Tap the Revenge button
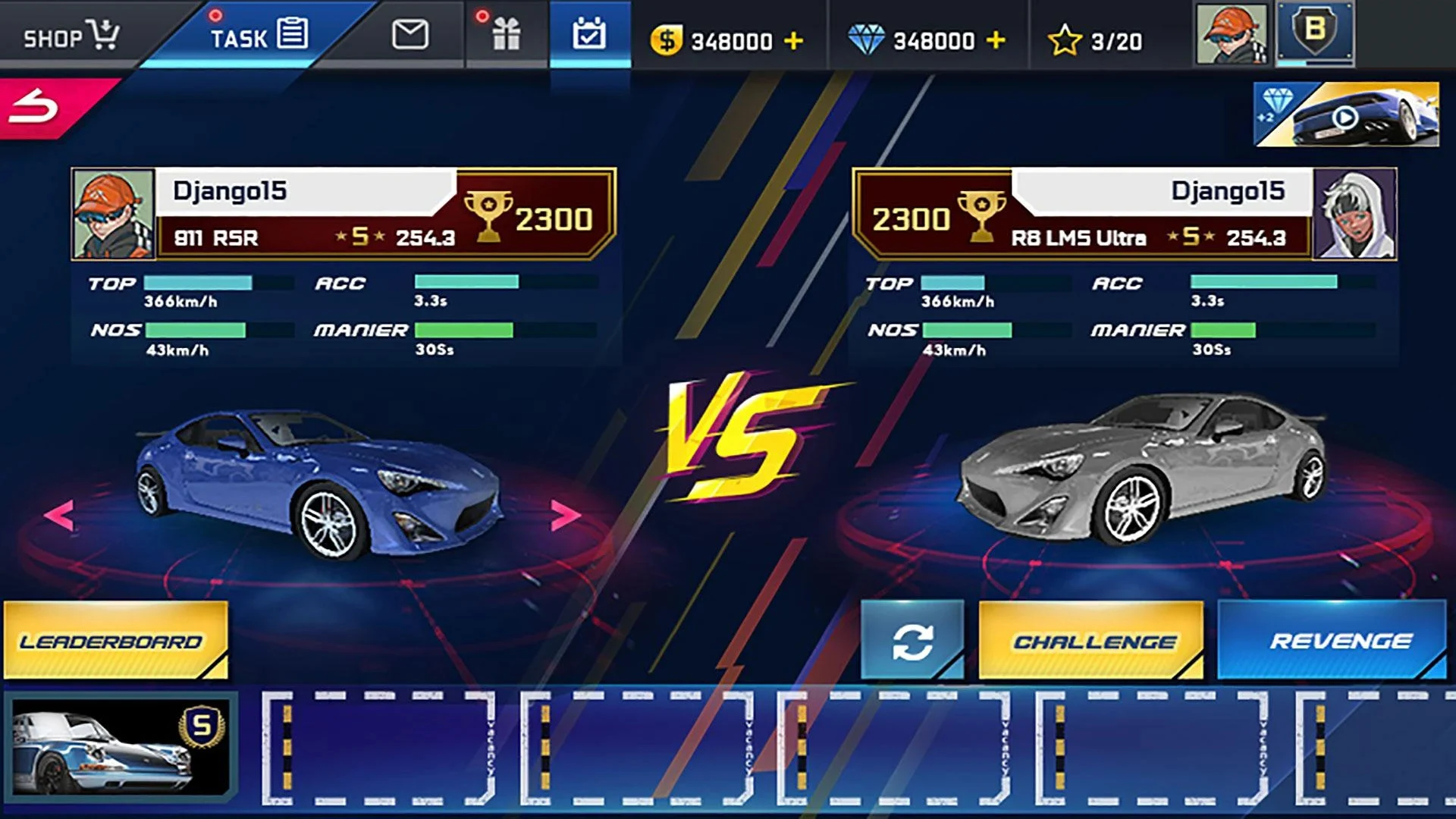Image resolution: width=1456 pixels, height=819 pixels. point(1336,639)
